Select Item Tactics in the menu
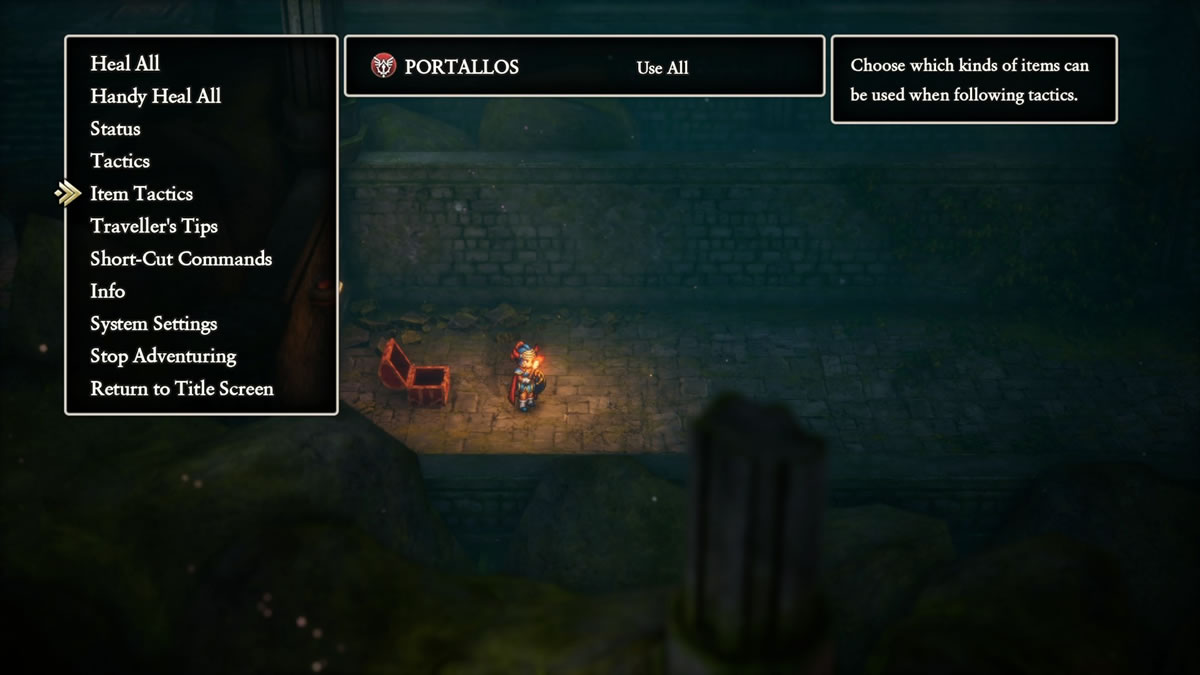This screenshot has height=675, width=1200. tap(141, 194)
